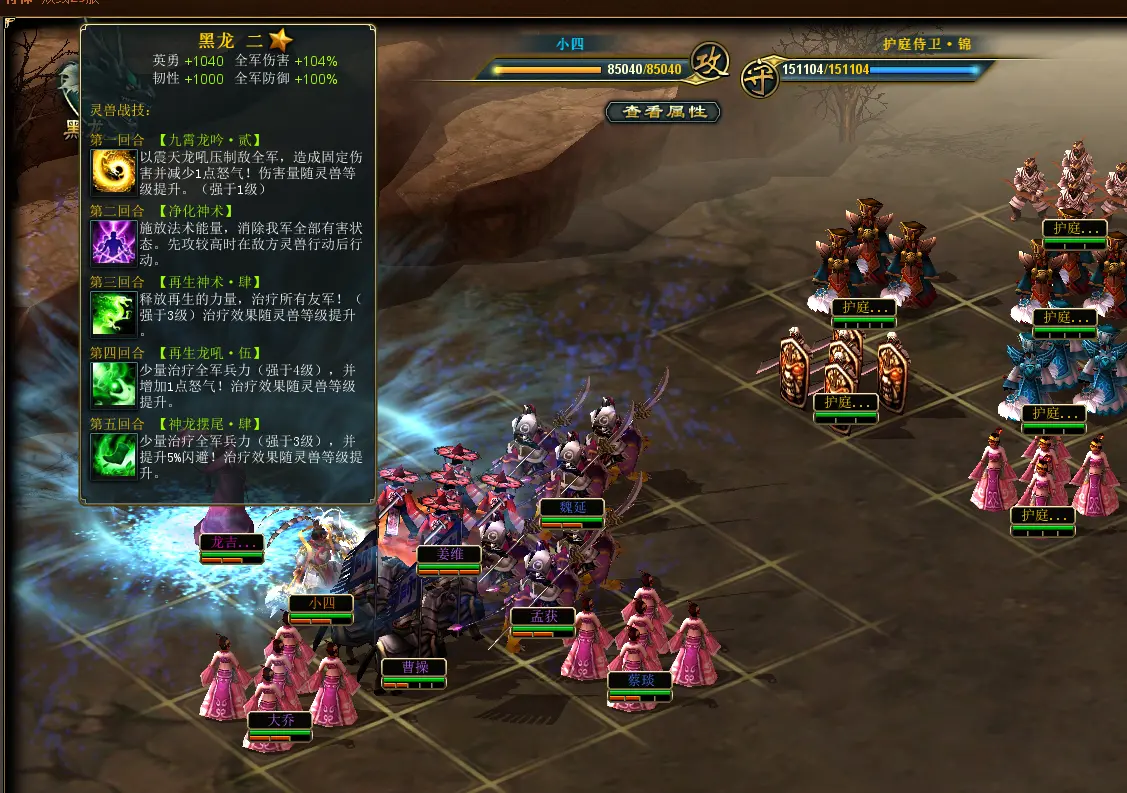Click the 攻 attacker emblem
This screenshot has height=793, width=1127.
[x=709, y=62]
